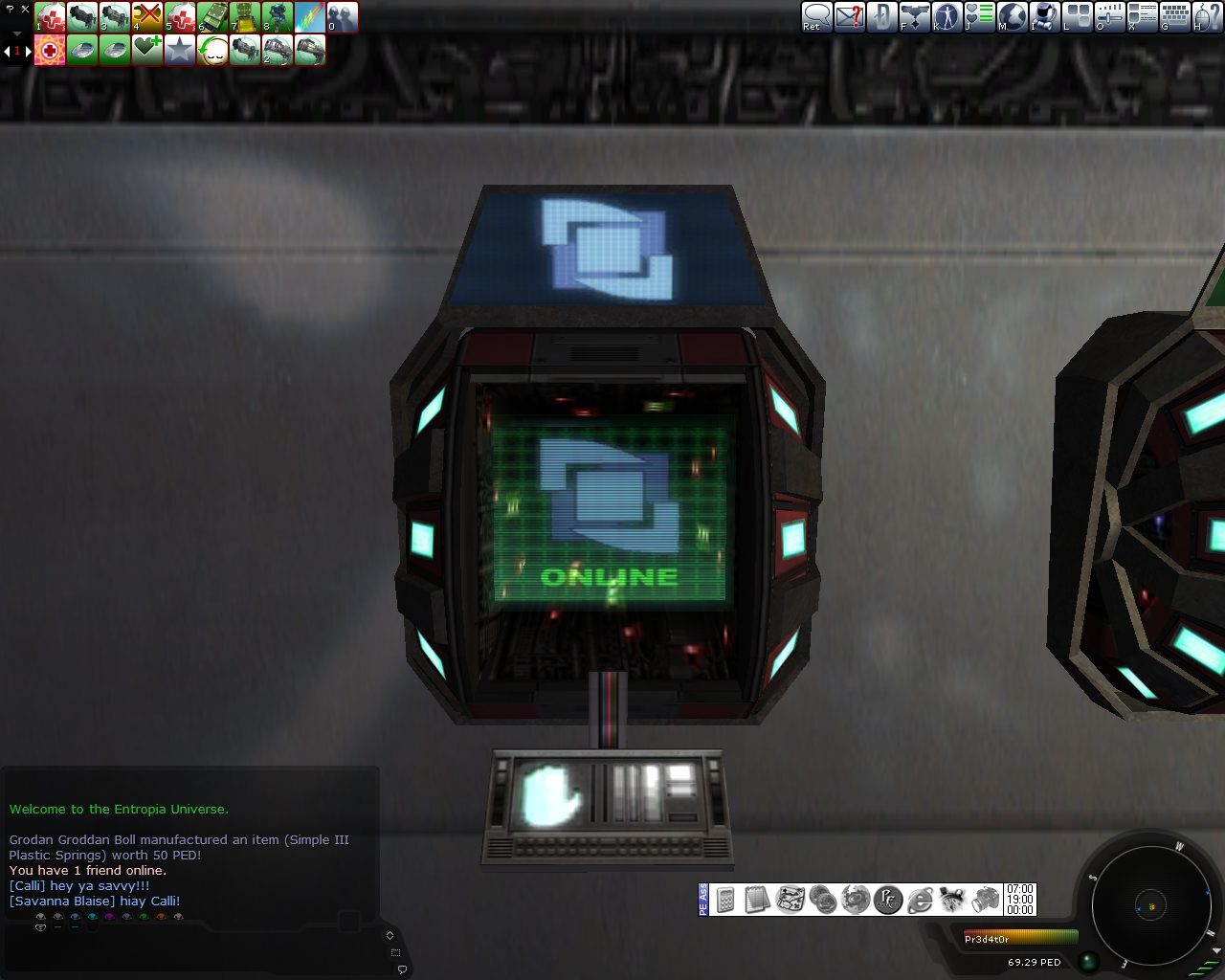
Task: Click the camera screenshot icon
Action: 984,900
